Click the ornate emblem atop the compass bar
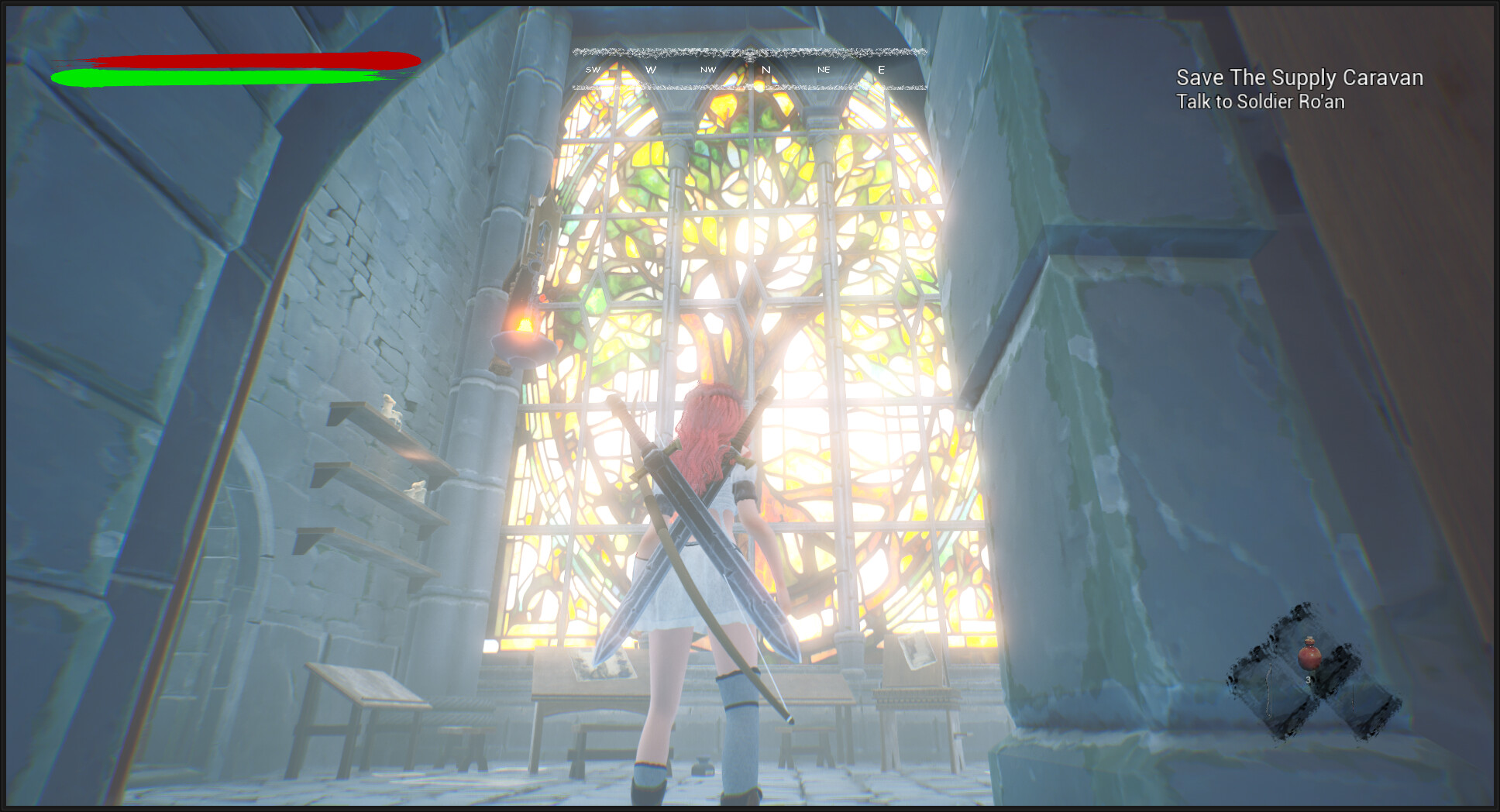 [749, 54]
